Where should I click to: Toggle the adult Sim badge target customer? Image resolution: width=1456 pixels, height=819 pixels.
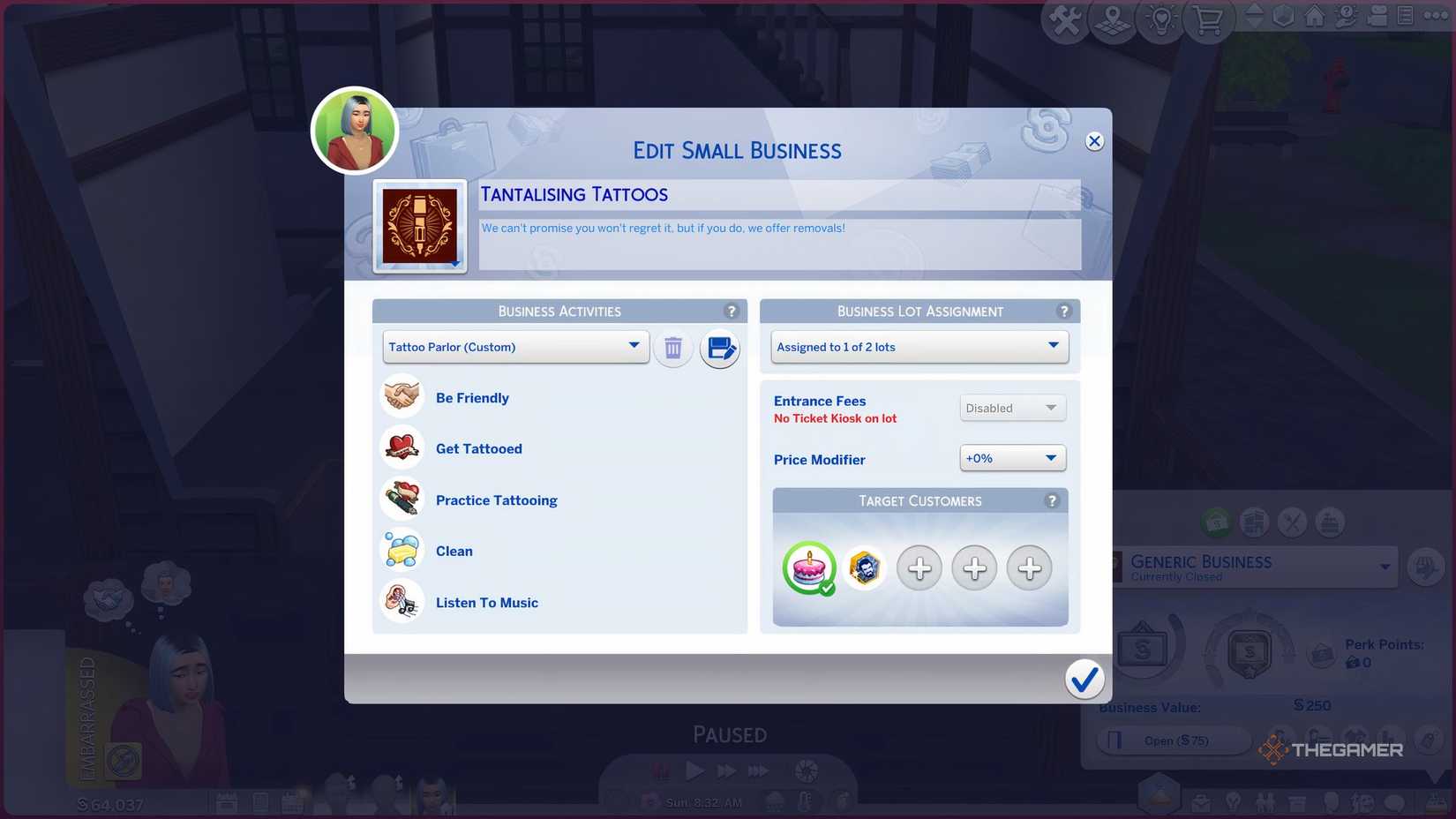click(x=865, y=568)
